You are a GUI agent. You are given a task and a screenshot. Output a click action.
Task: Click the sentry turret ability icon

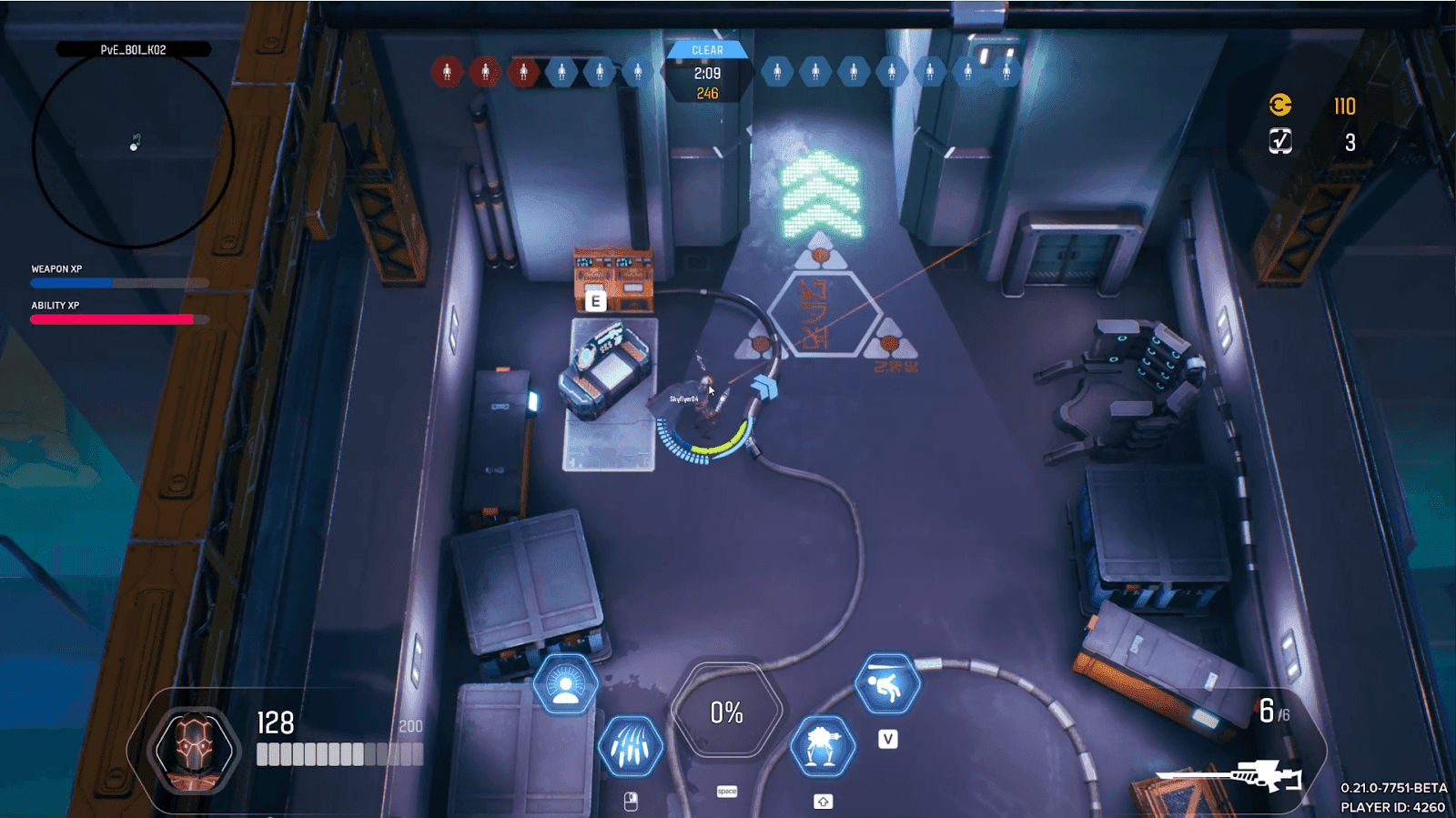point(824,747)
